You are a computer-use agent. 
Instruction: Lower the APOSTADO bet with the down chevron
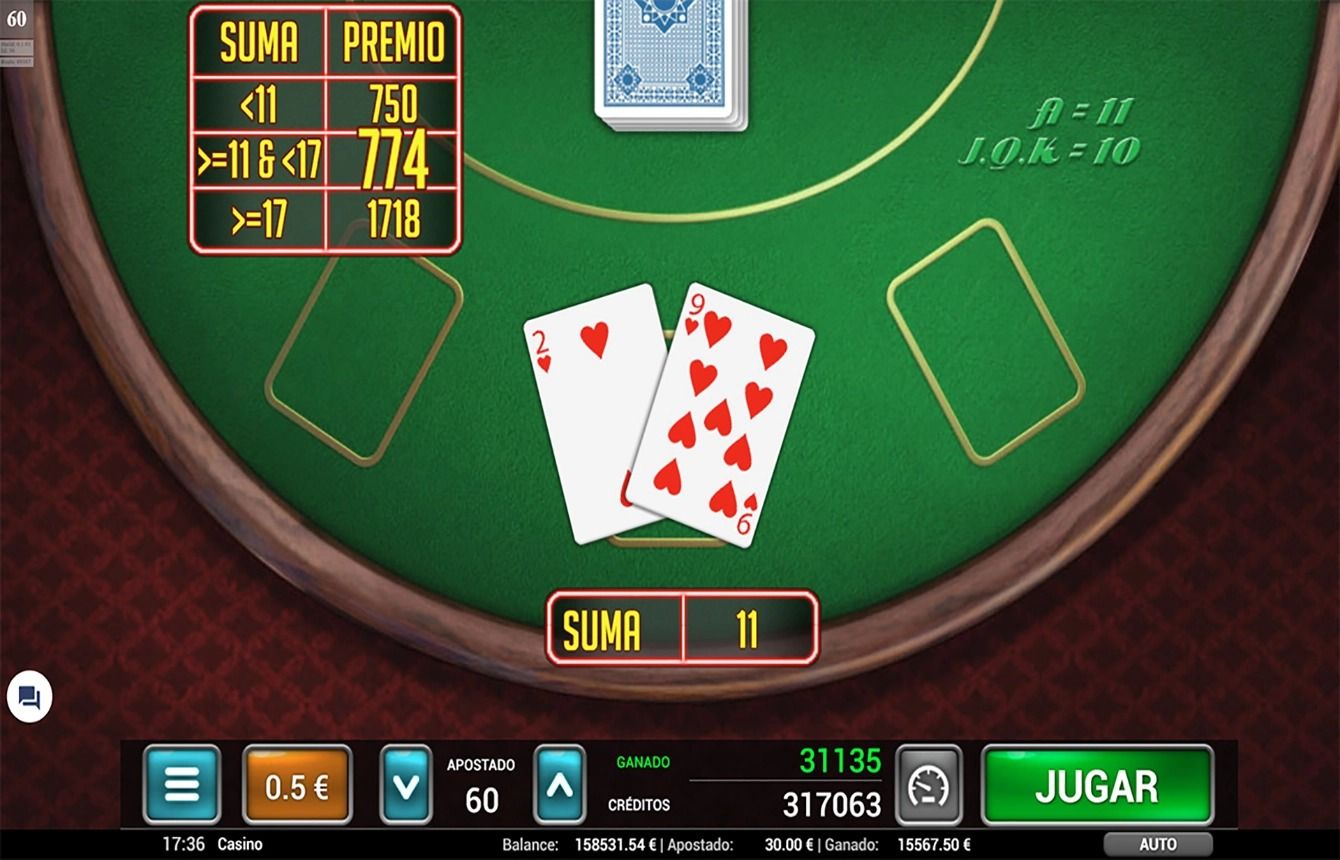pyautogui.click(x=406, y=786)
